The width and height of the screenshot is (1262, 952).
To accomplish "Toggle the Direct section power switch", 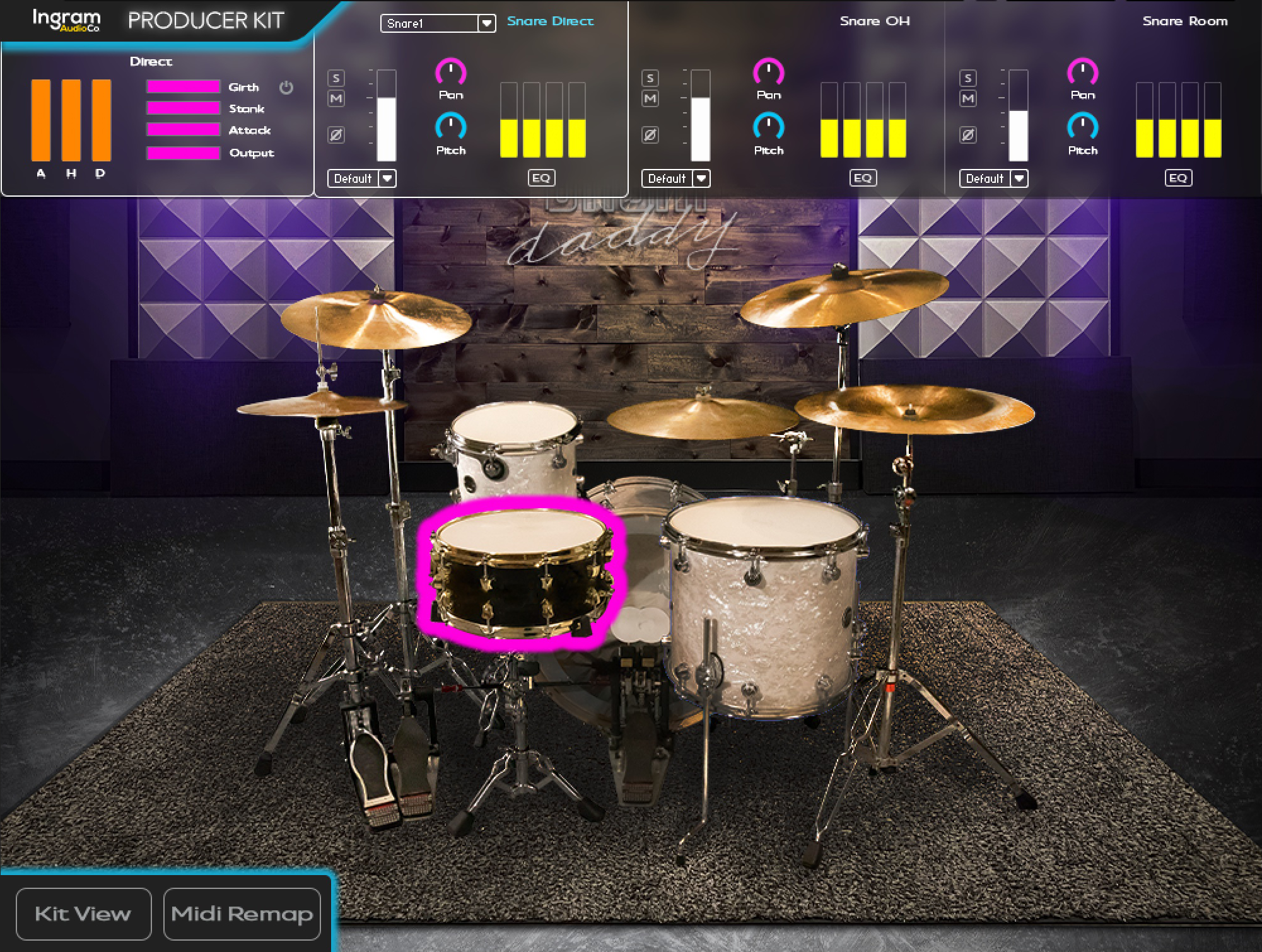I will coord(287,88).
